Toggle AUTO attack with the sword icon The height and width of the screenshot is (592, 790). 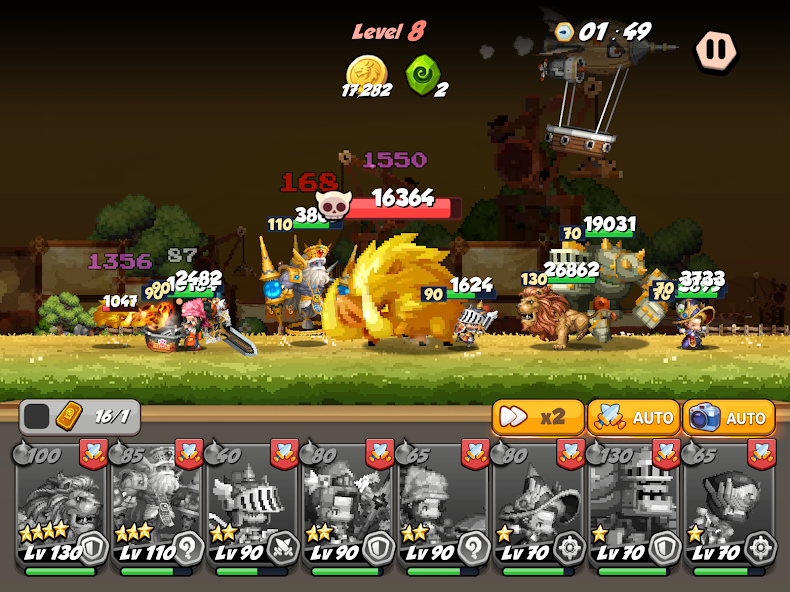(631, 417)
